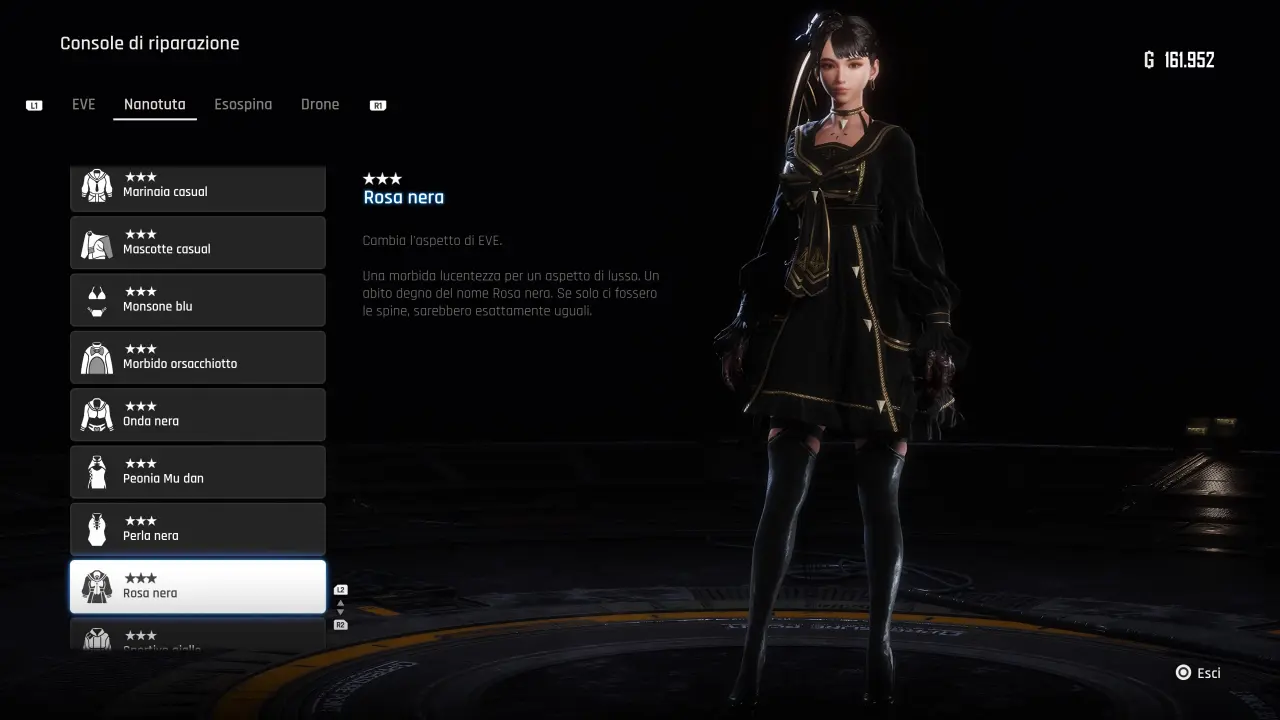Click the Rosa nera outfit icon

point(96,586)
